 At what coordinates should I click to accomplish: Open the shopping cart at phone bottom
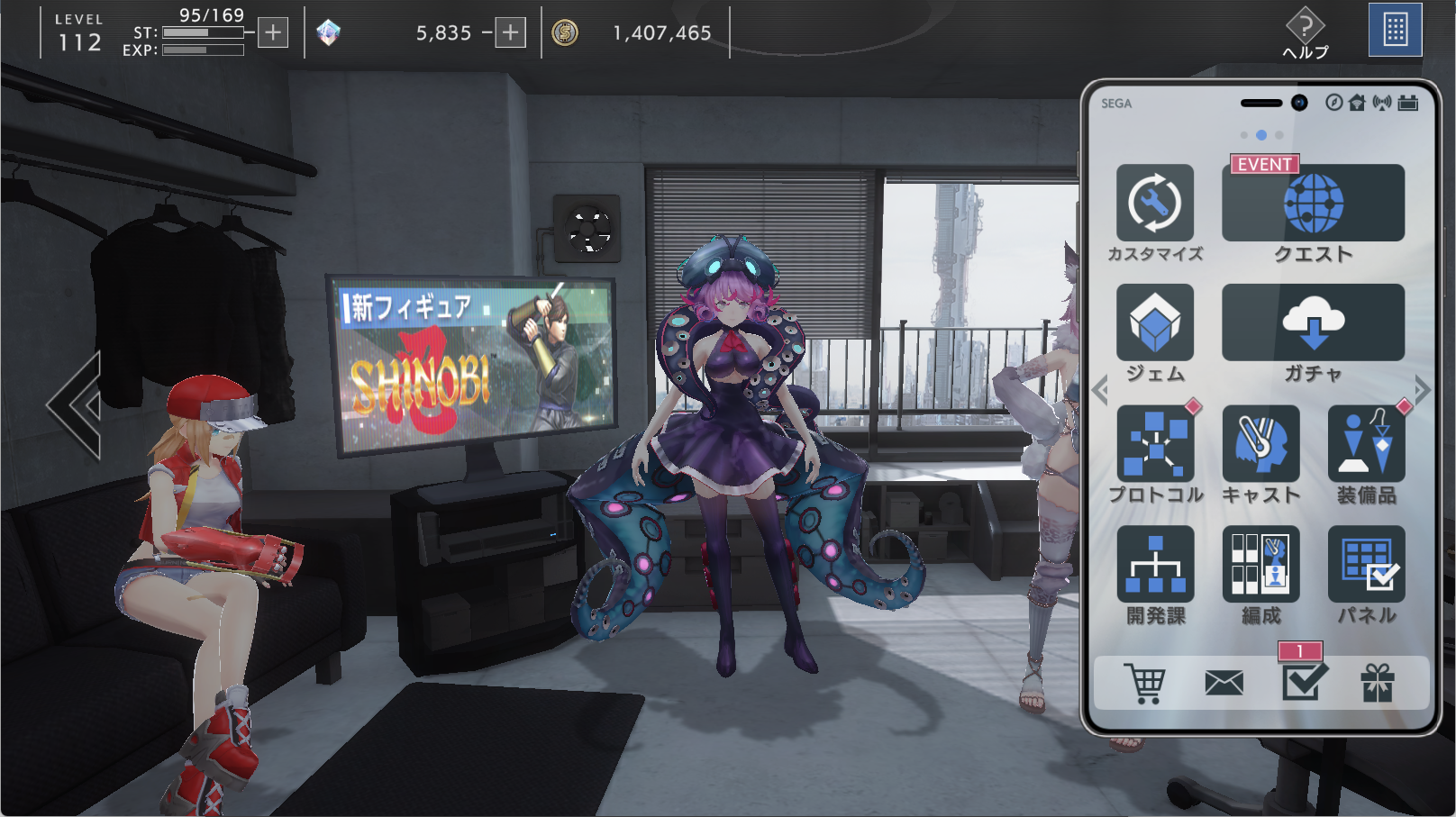[1144, 683]
